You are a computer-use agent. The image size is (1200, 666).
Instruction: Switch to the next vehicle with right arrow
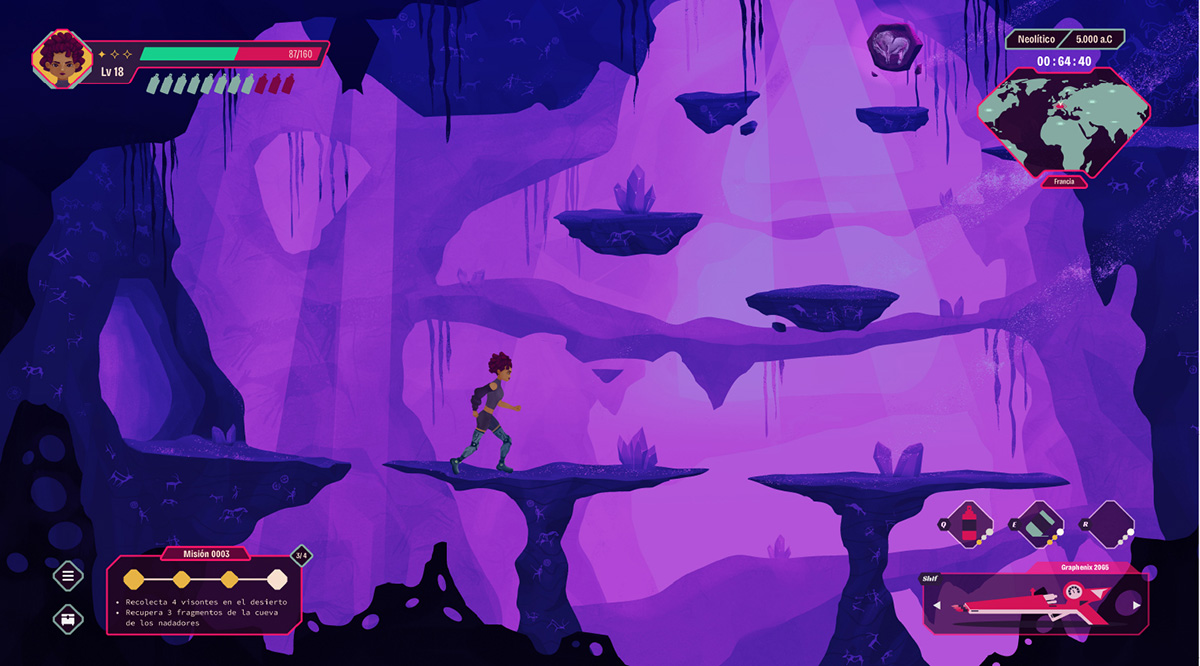point(1136,605)
